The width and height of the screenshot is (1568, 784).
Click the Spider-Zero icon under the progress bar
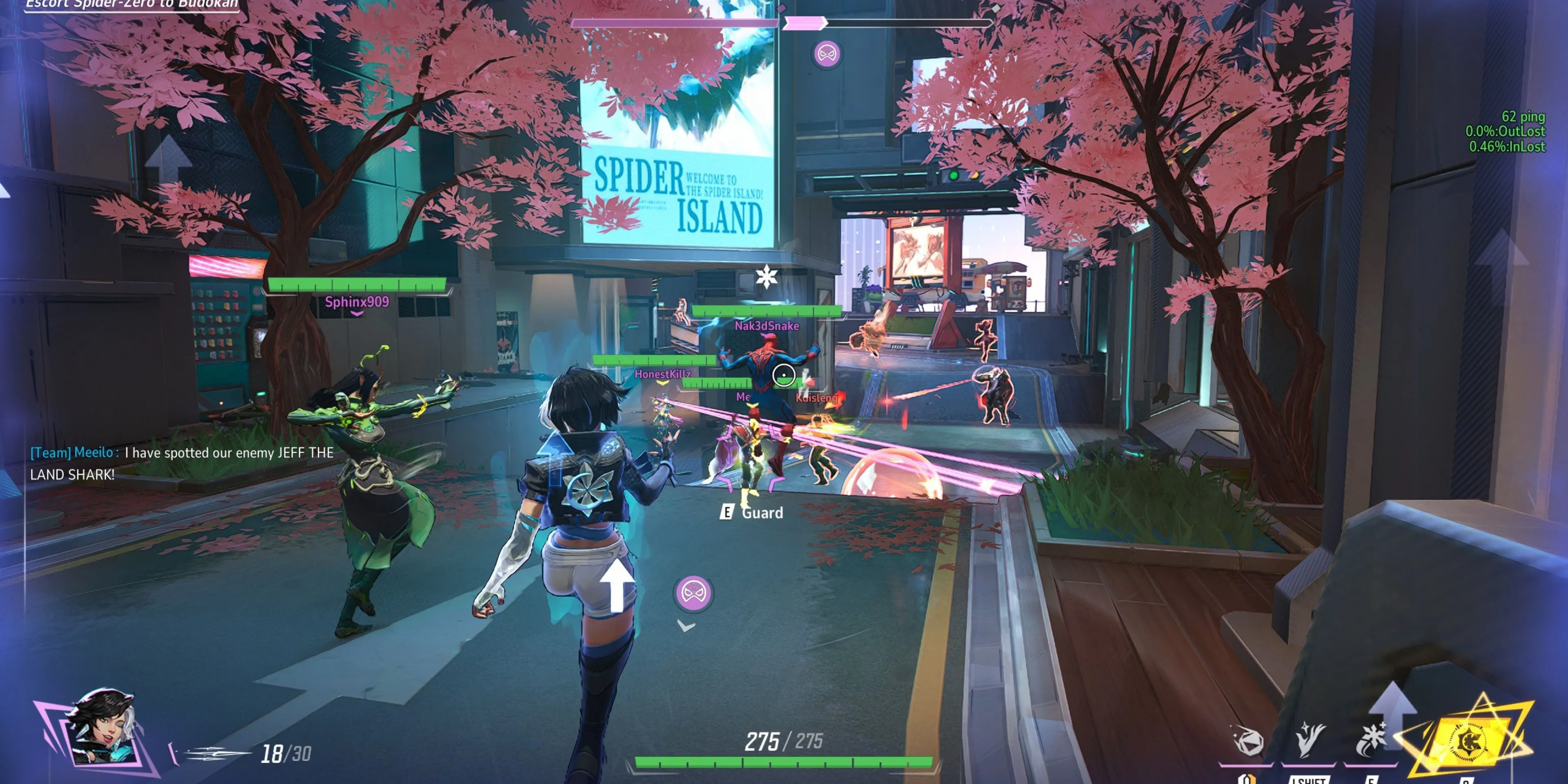(826, 53)
